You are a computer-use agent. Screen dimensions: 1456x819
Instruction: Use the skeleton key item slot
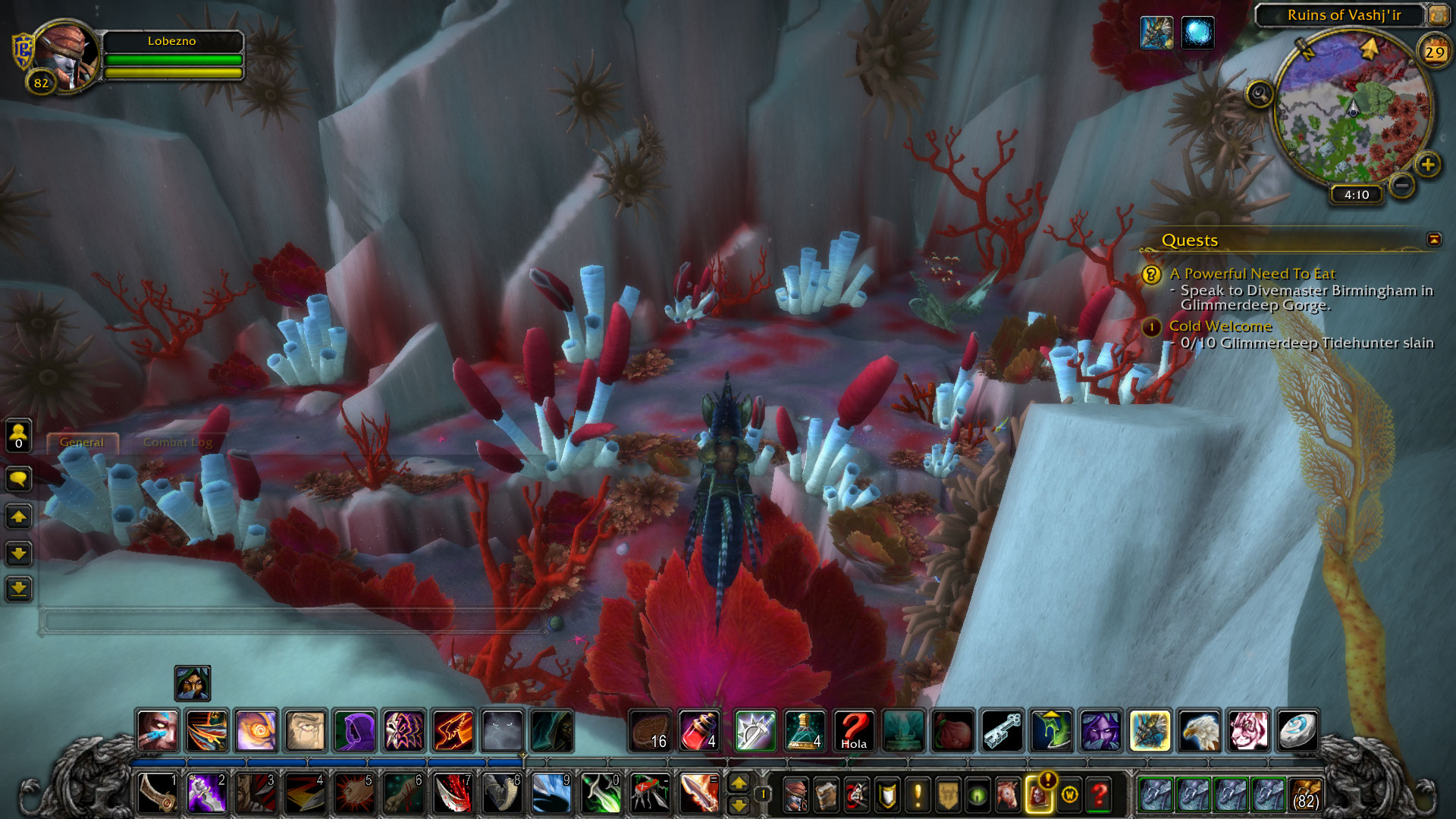point(1002,731)
